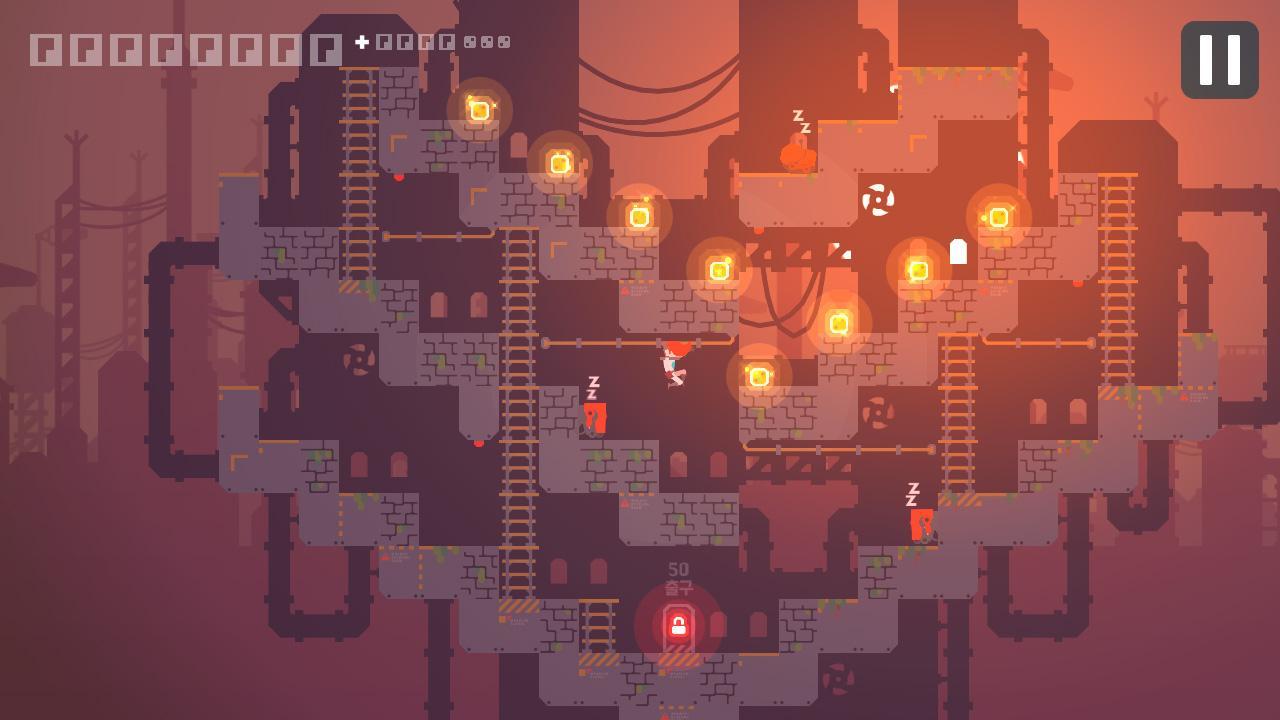1280x720 pixels.
Task: Tap the sleeping robot with ZZ on the left
Action: [595, 415]
